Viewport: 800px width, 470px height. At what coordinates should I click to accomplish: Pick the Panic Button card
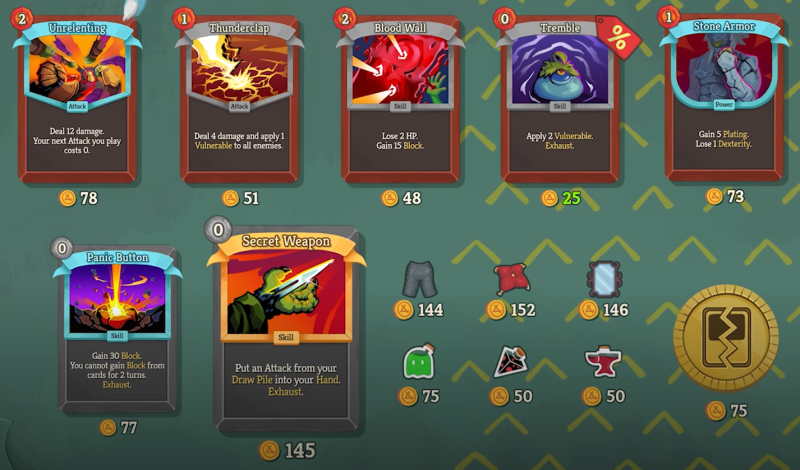tap(118, 325)
